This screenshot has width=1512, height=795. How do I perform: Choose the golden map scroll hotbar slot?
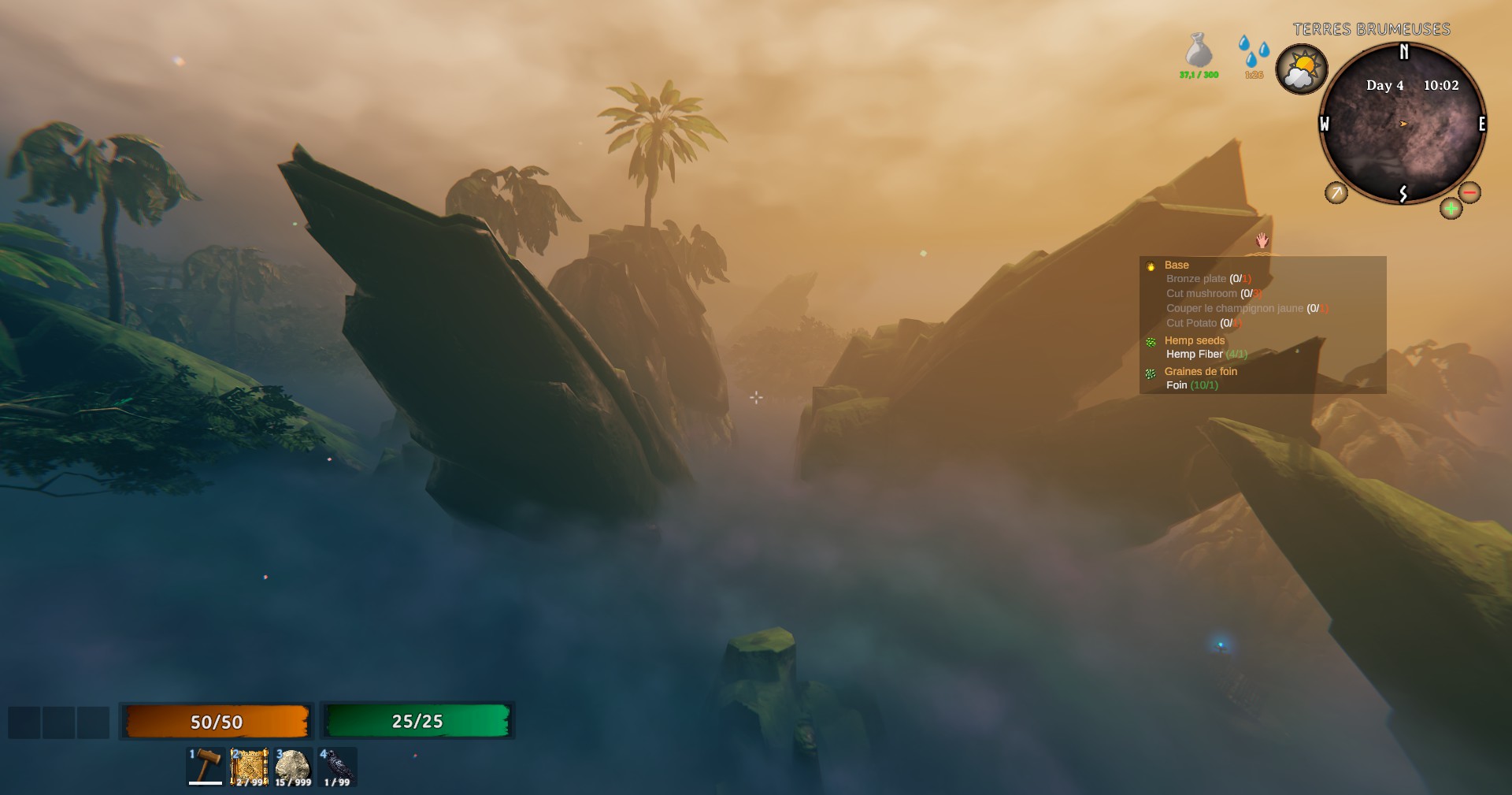249,767
